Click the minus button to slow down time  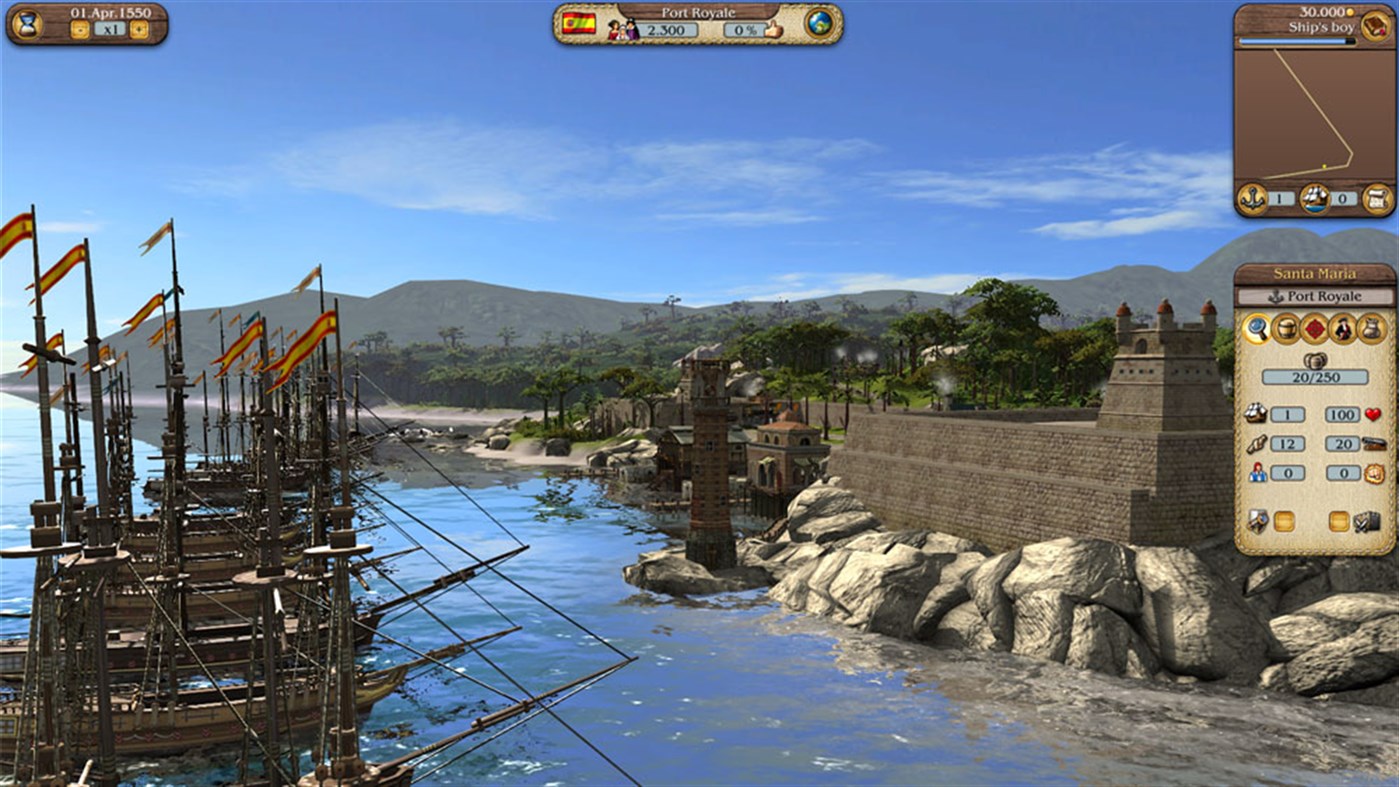pyautogui.click(x=80, y=28)
